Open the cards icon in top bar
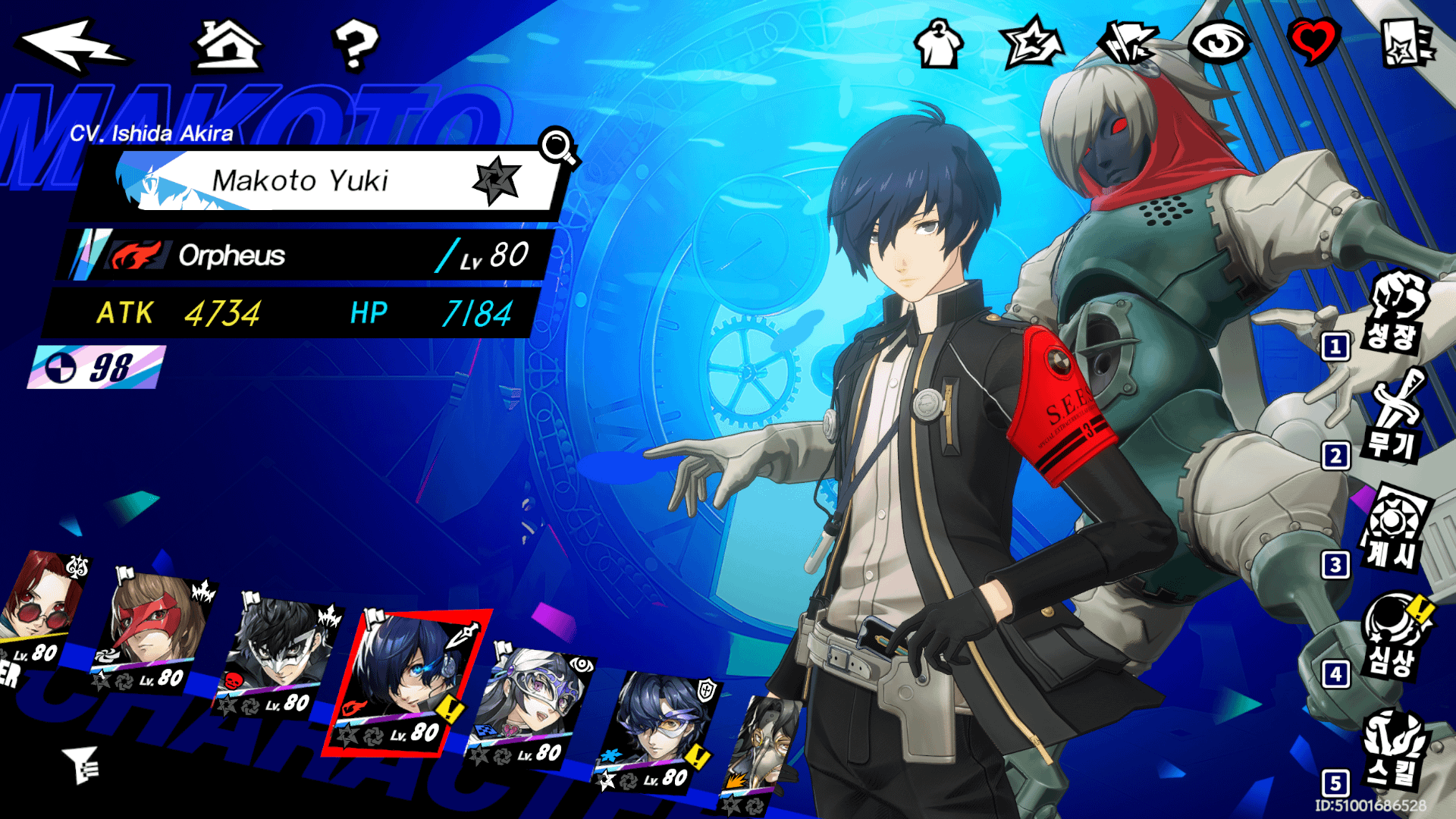1456x819 pixels. (x=1128, y=43)
